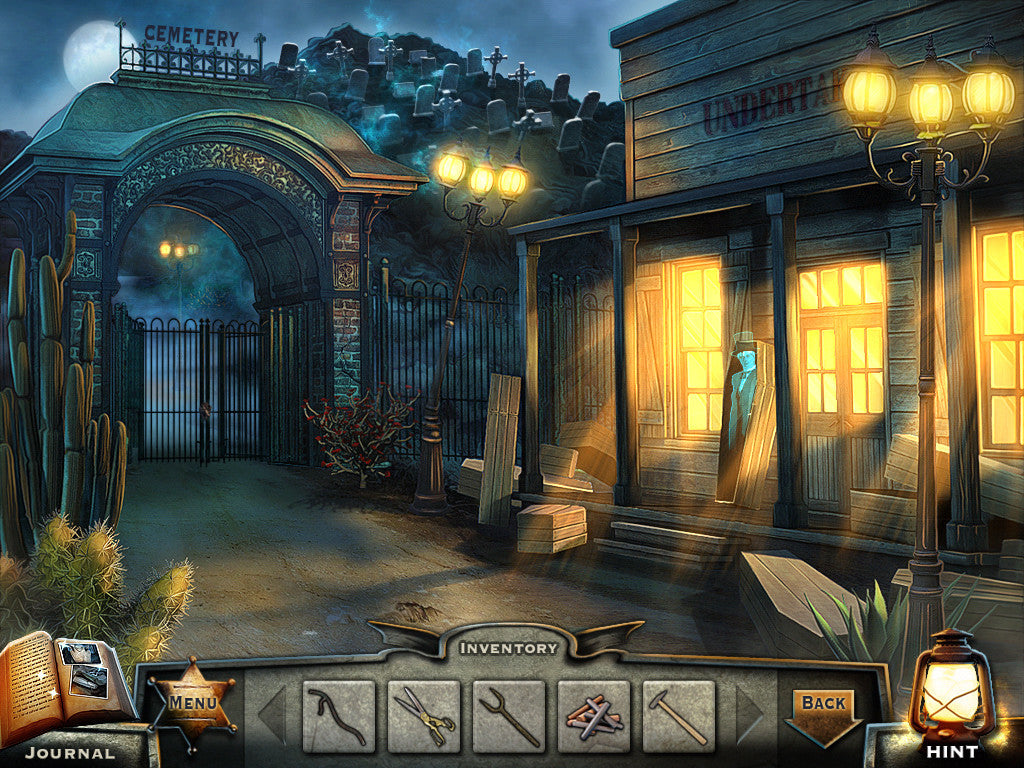Screen dimensions: 1024x768
Task: Select the crowbar in the inventory
Action: tap(339, 716)
